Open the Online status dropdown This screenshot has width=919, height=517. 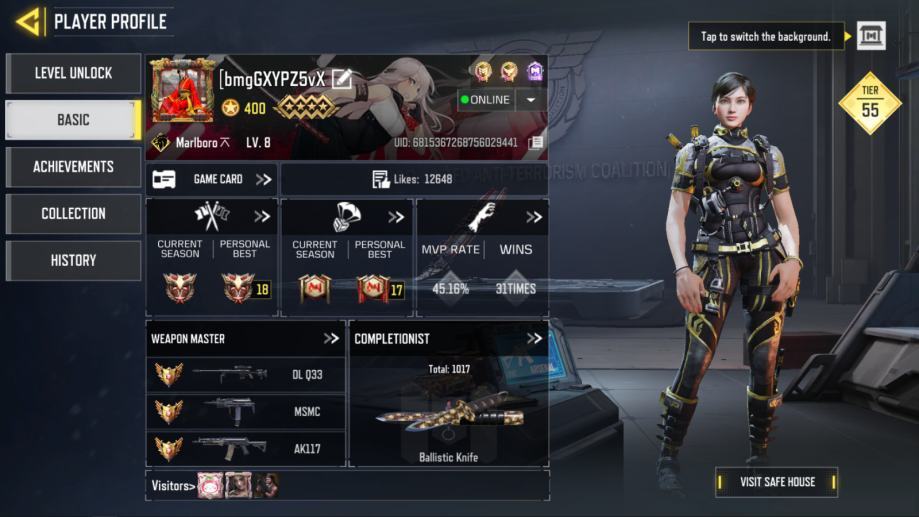pyautogui.click(x=530, y=100)
